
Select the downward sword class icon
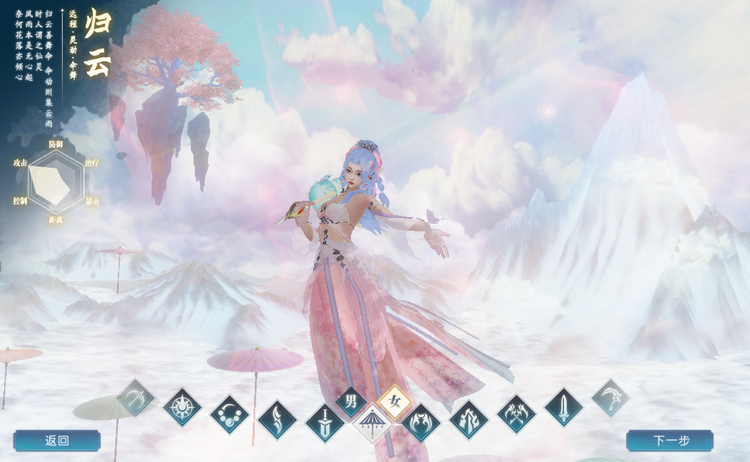(325, 423)
